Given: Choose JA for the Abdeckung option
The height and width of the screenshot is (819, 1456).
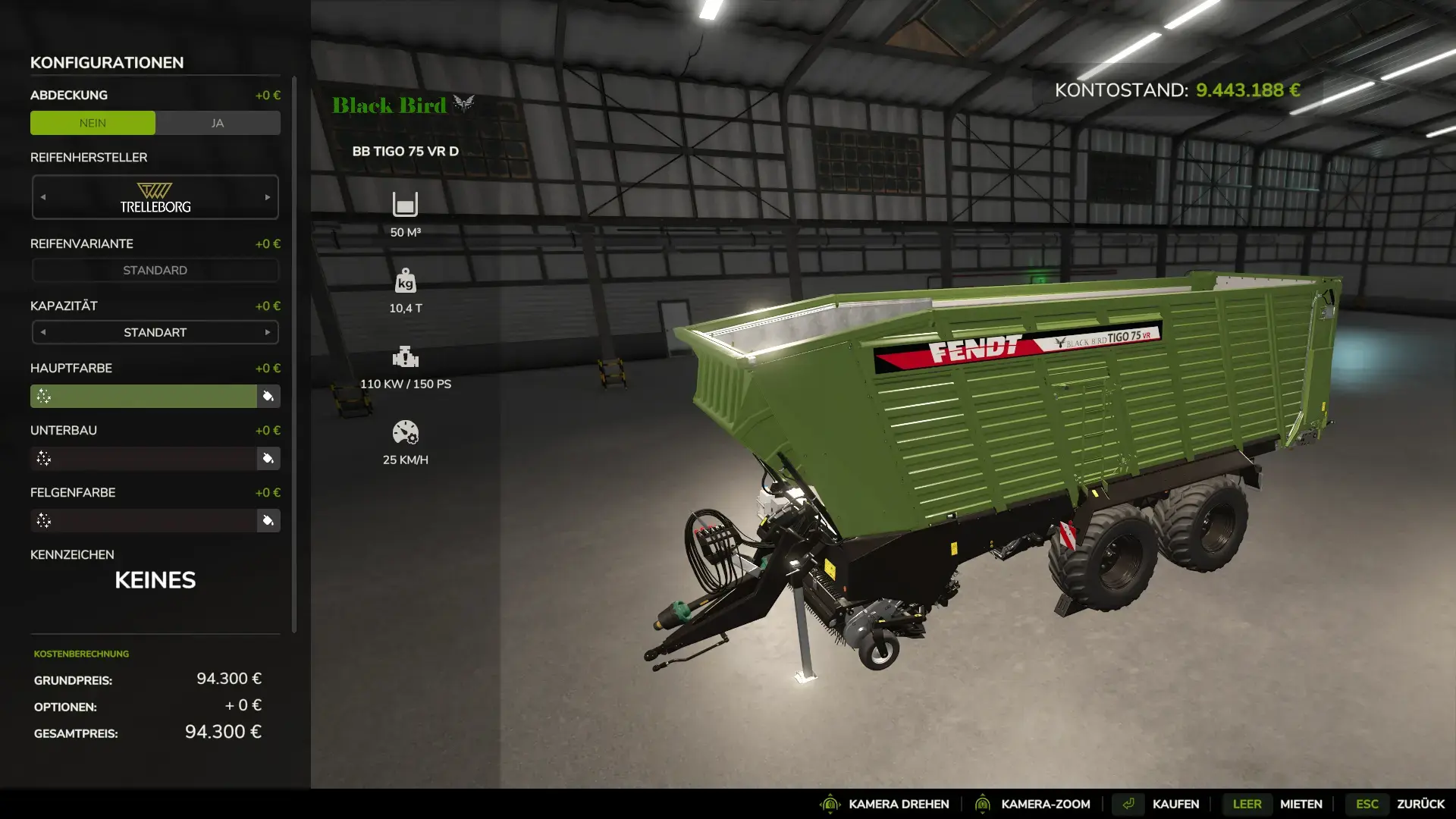Looking at the screenshot, I should [218, 123].
